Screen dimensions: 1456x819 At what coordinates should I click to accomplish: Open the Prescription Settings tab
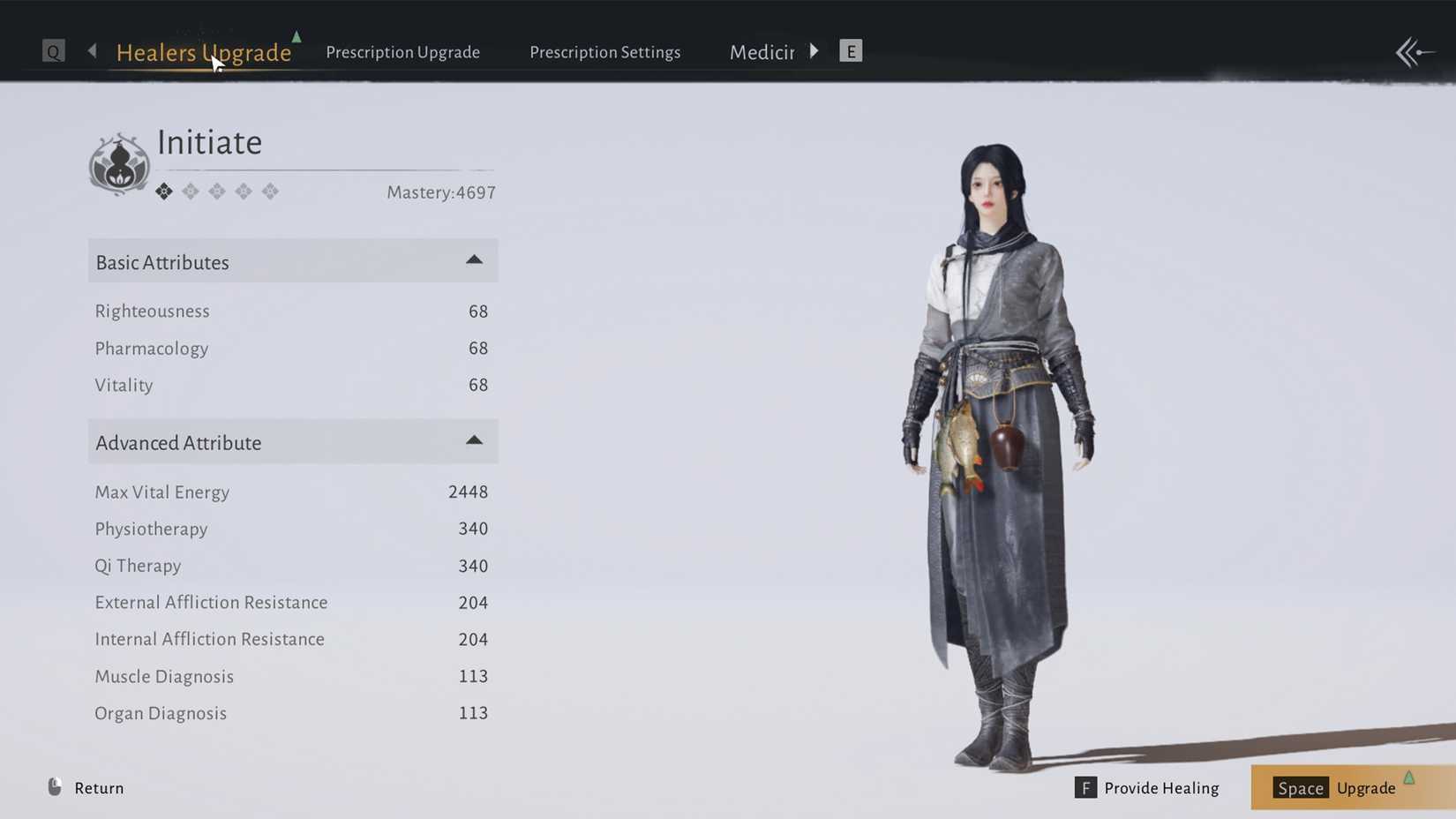click(x=604, y=51)
